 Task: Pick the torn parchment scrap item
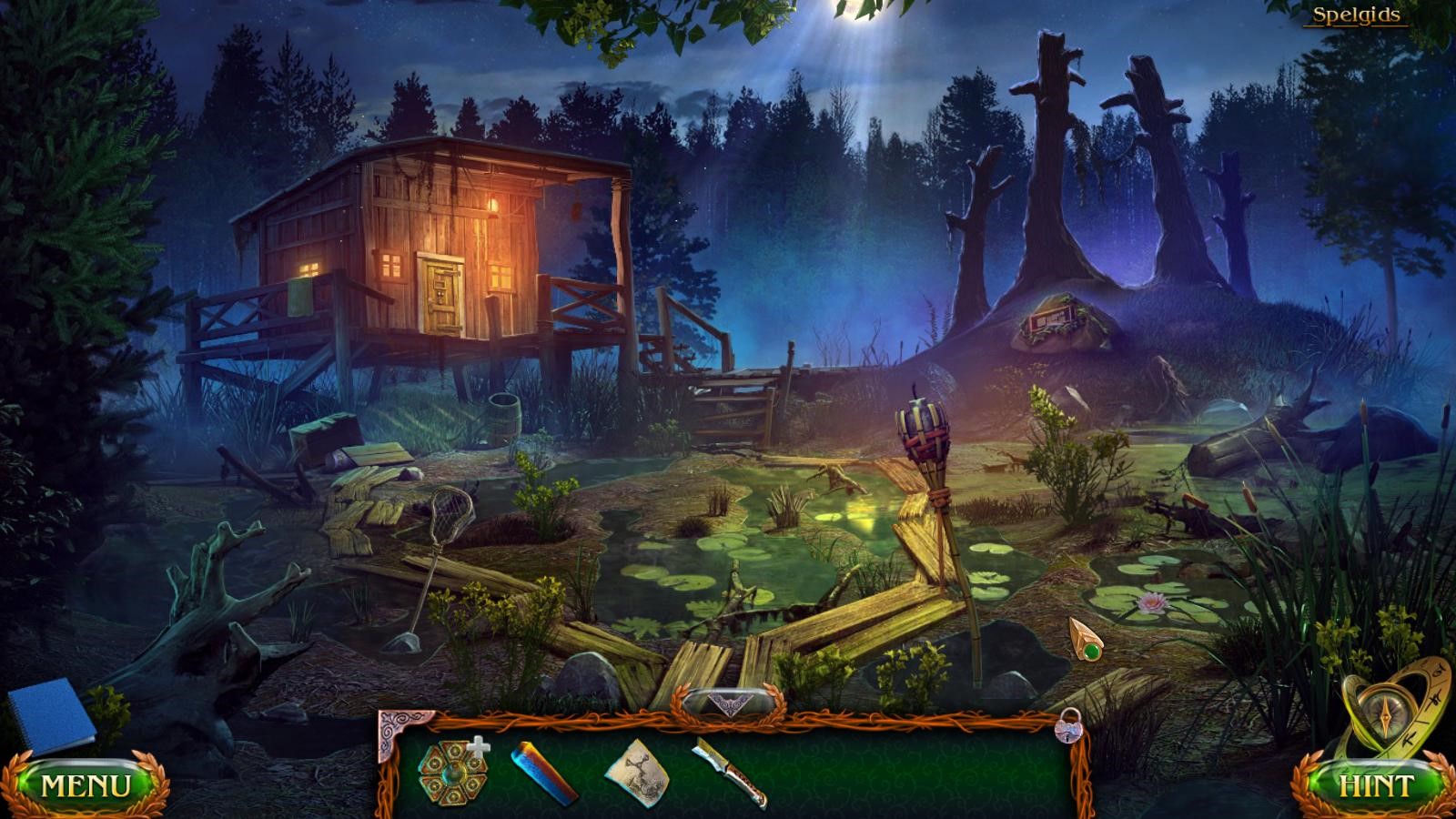coord(637,772)
